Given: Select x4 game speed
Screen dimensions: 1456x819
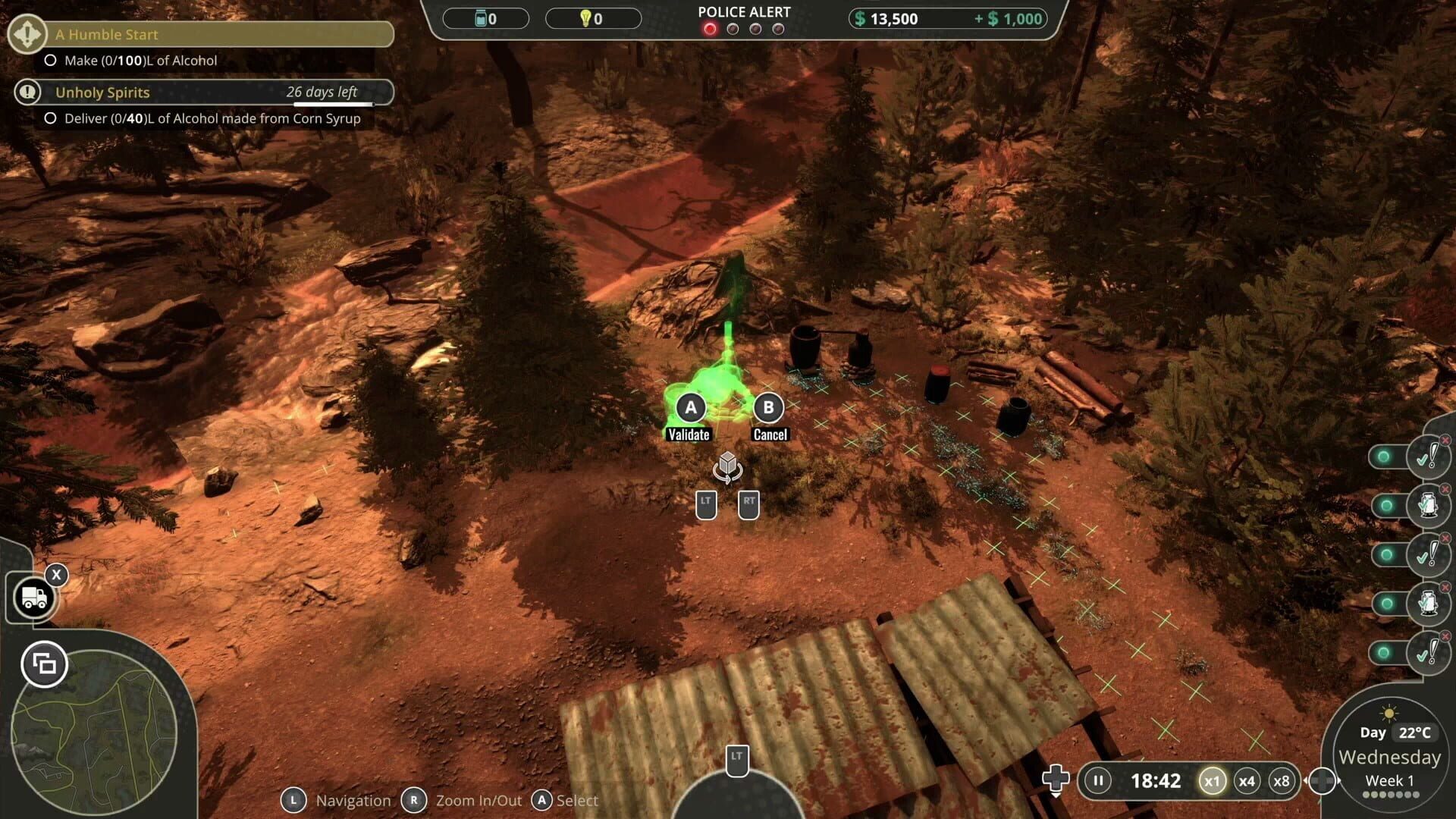Looking at the screenshot, I should 1247,780.
